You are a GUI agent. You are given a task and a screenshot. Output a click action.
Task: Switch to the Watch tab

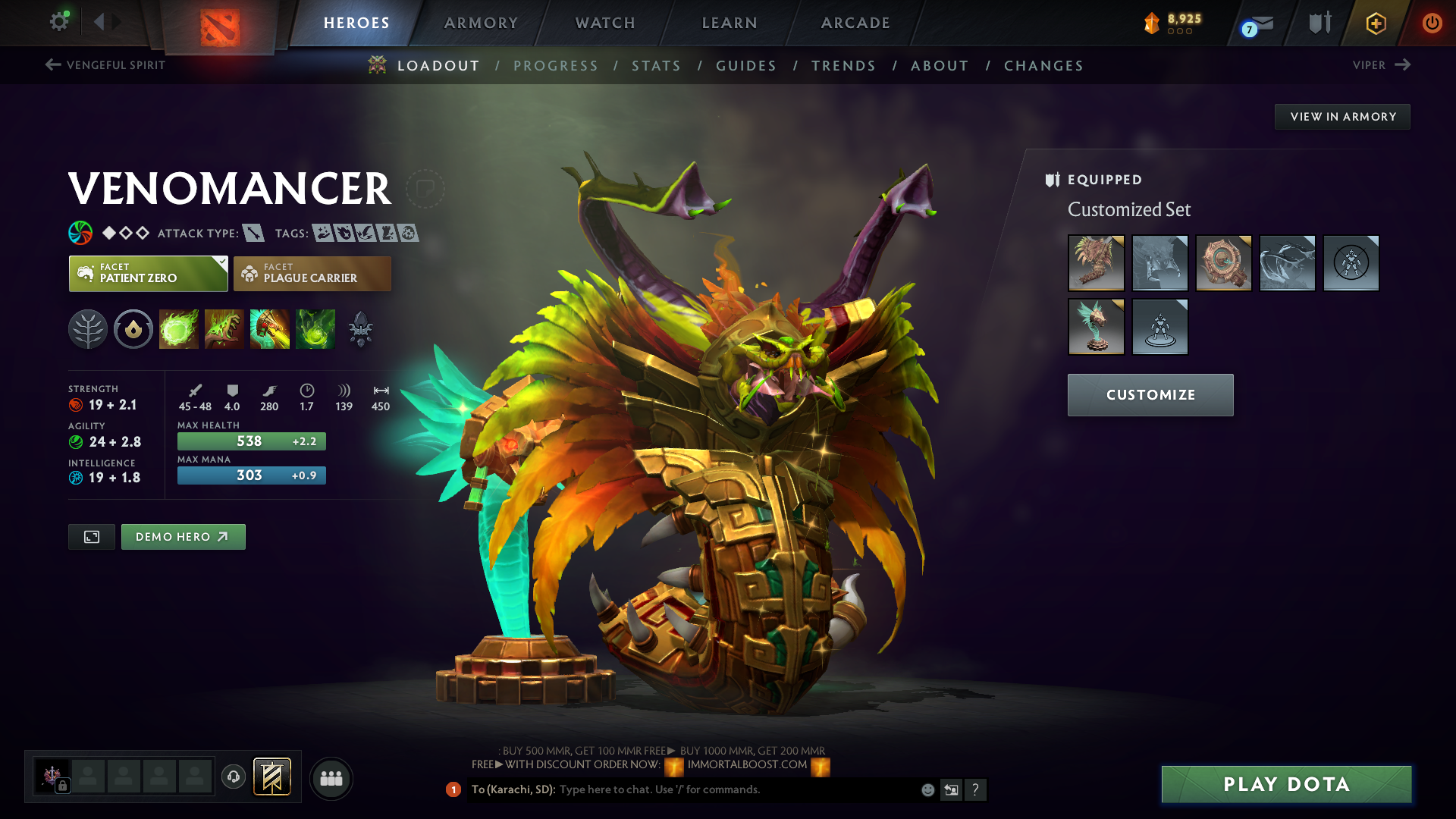[605, 23]
